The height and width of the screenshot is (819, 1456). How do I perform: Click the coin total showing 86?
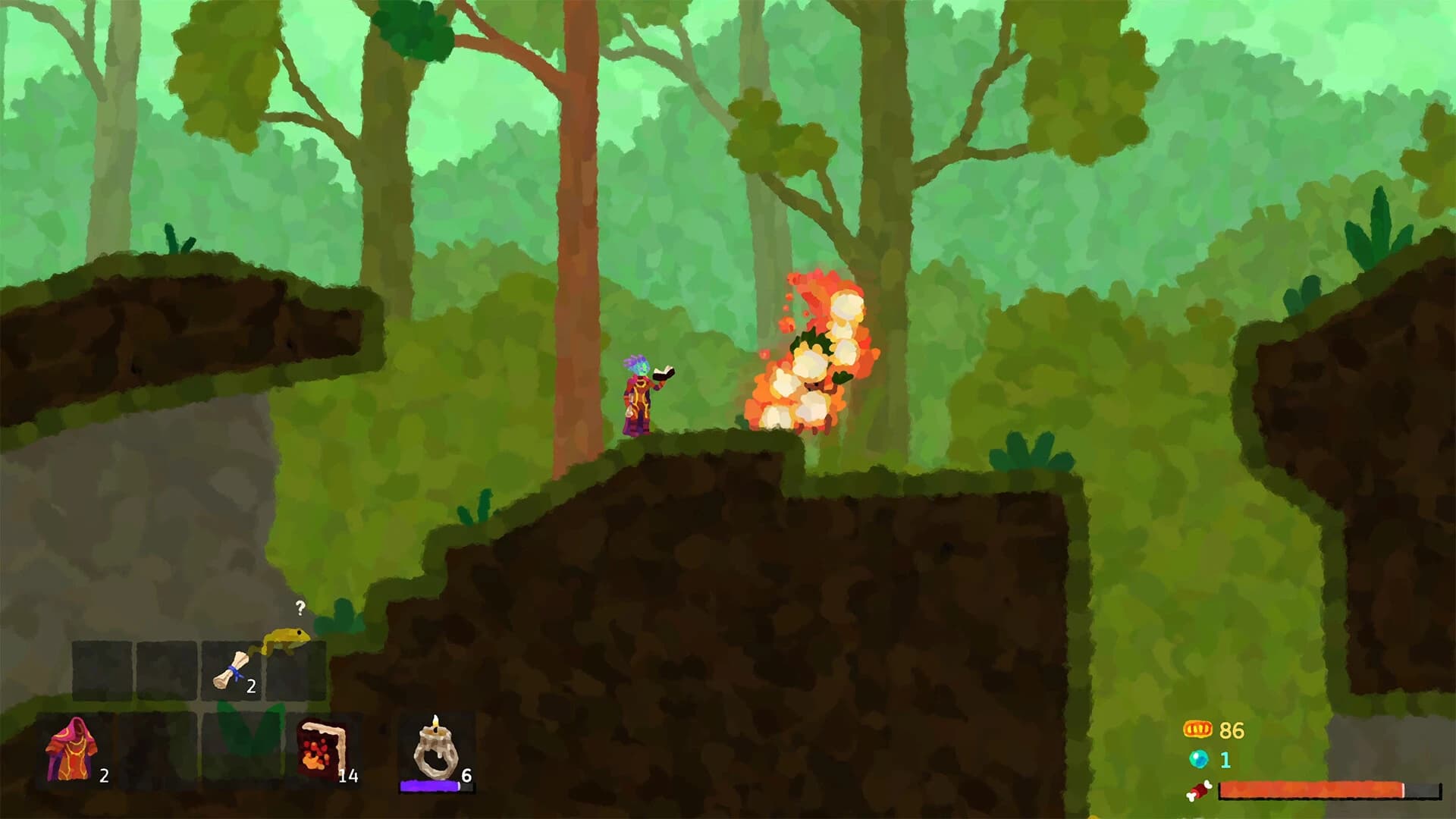tap(1232, 730)
